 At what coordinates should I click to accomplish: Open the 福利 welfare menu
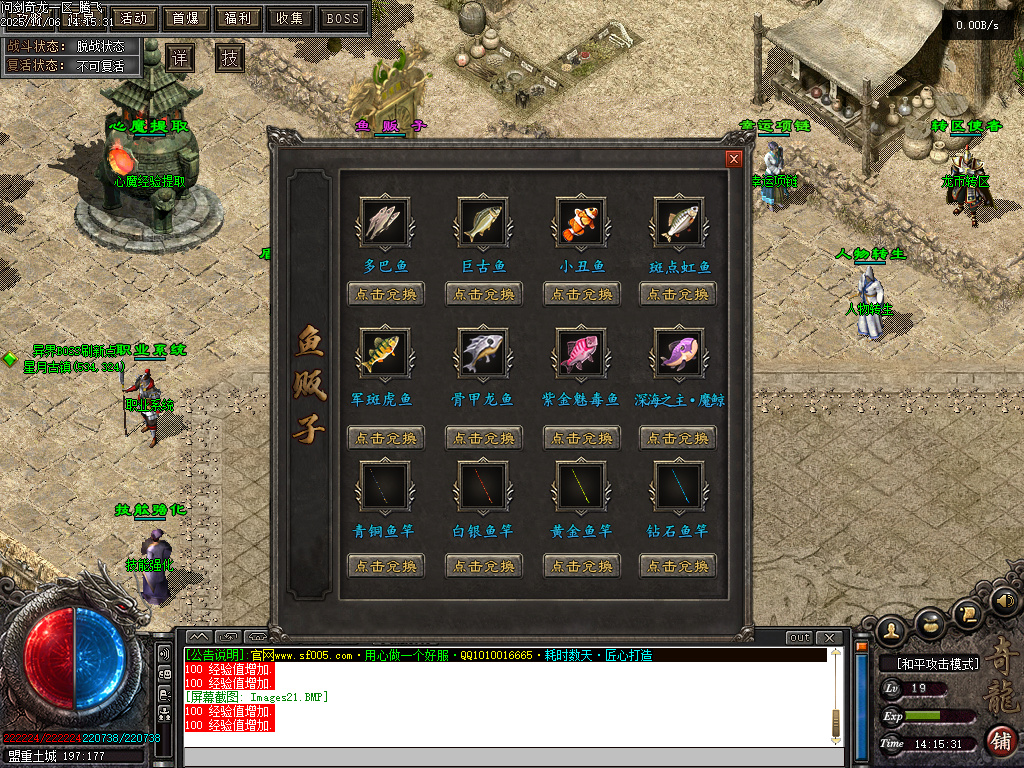click(x=238, y=18)
